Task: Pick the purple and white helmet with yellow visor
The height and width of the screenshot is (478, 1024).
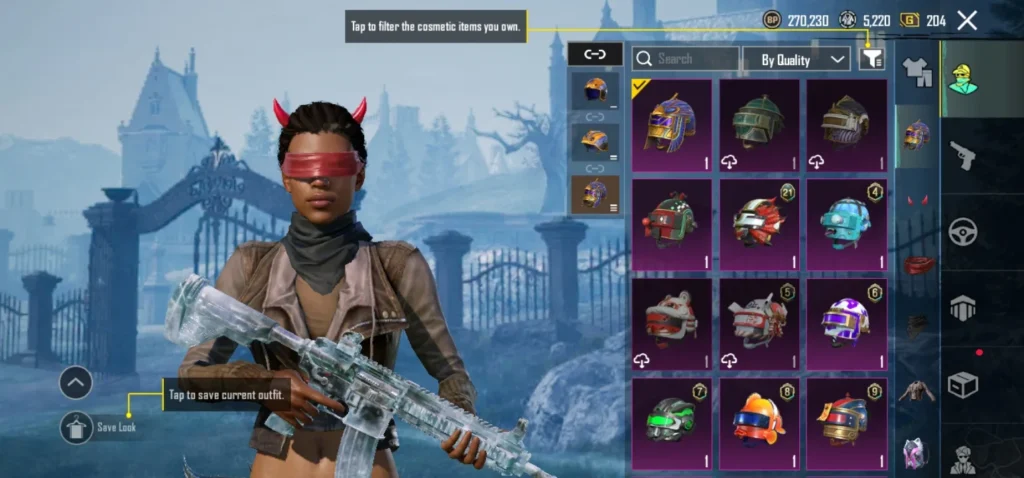Action: [x=846, y=322]
